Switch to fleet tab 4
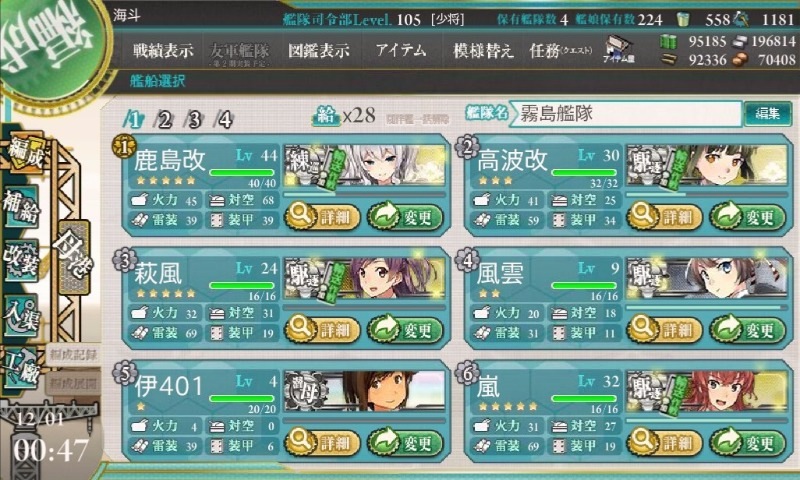800x480 pixels. click(225, 120)
